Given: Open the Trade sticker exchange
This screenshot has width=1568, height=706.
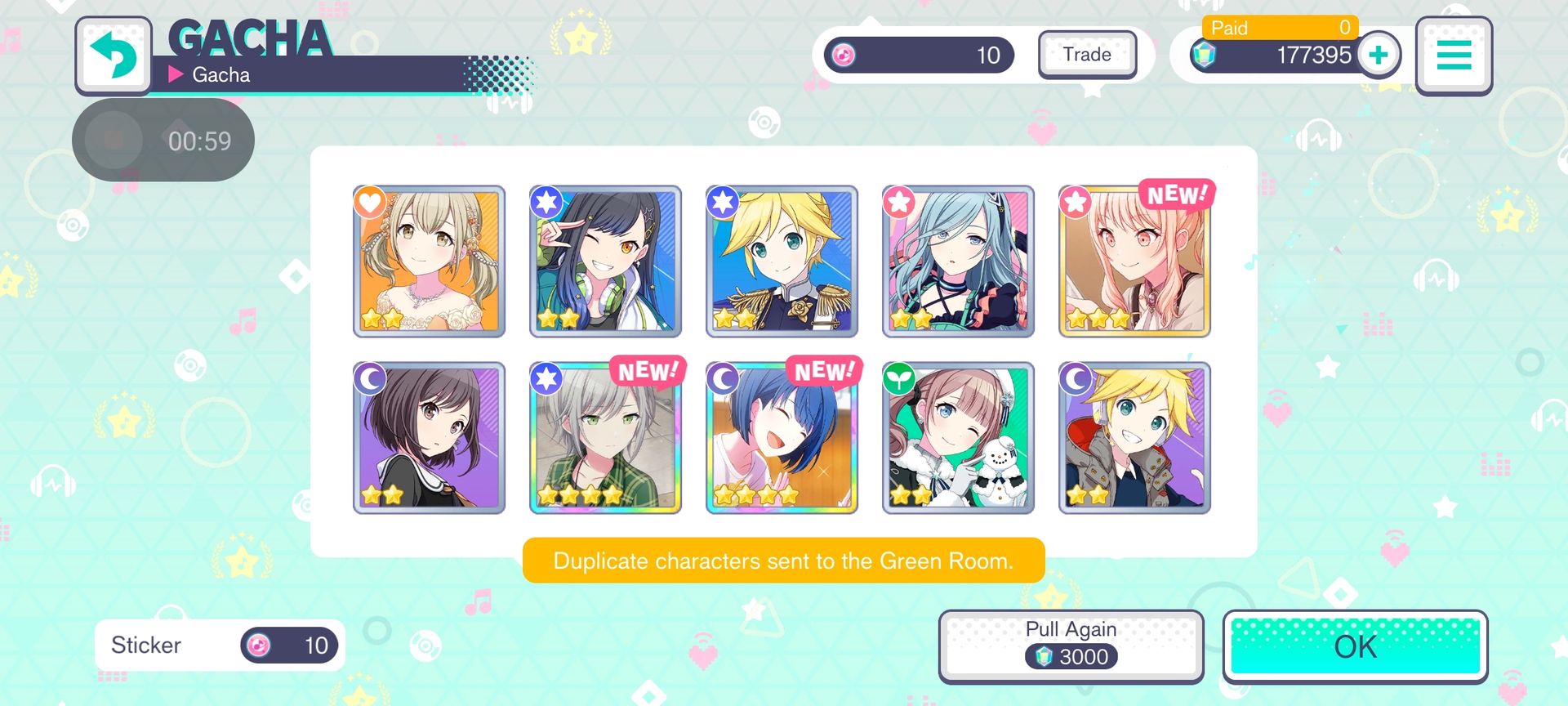Looking at the screenshot, I should click(1087, 55).
